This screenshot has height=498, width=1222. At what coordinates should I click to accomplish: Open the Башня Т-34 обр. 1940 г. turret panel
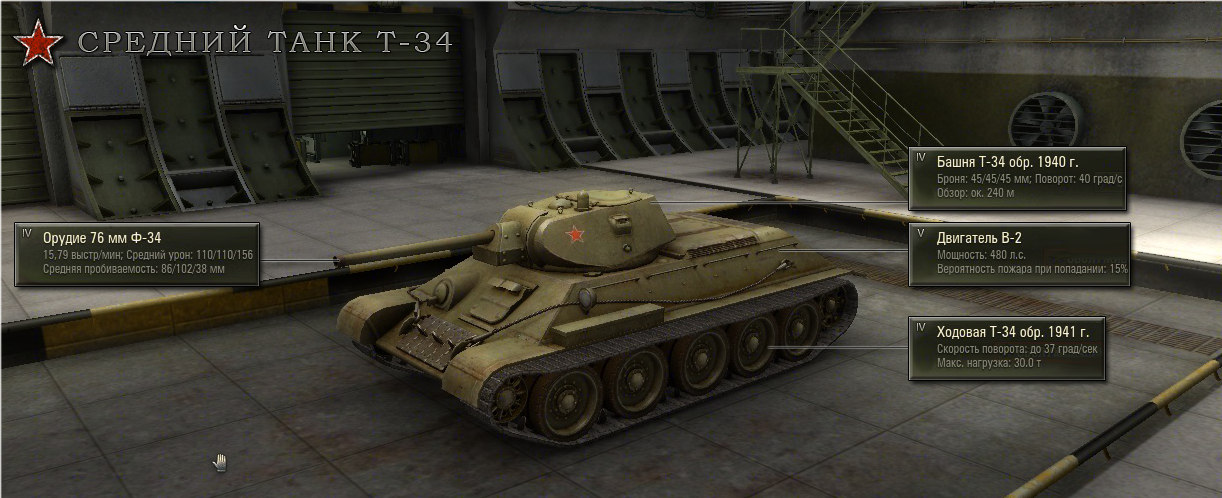1018,177
